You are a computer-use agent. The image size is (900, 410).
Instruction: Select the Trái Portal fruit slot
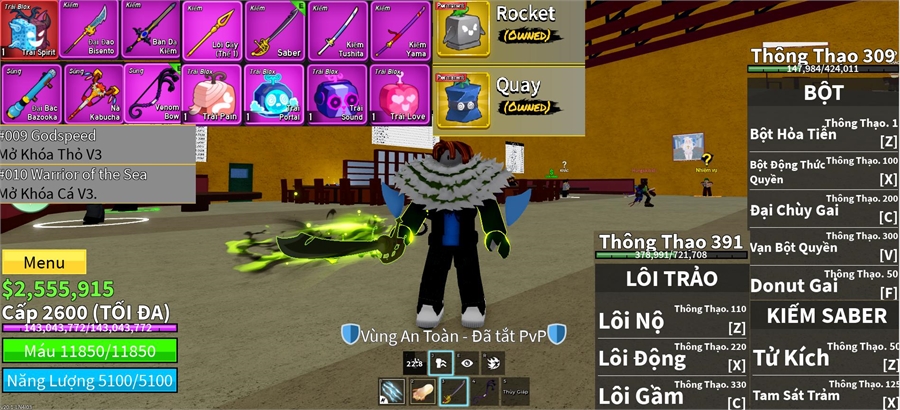pos(278,93)
